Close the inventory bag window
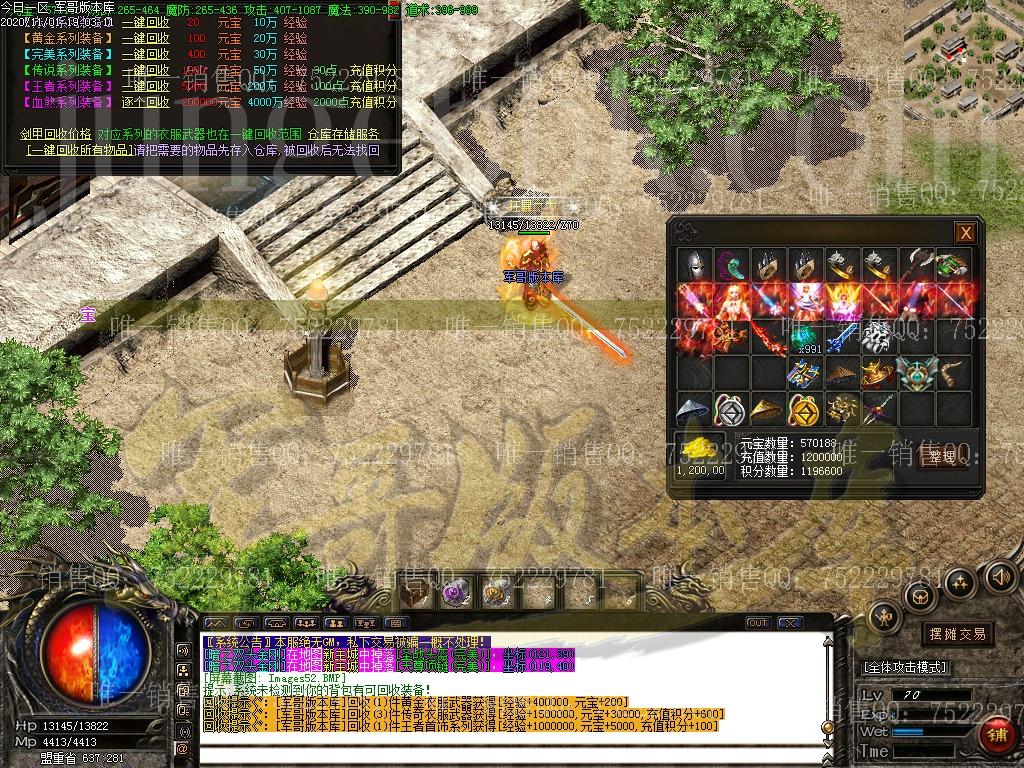 (965, 233)
